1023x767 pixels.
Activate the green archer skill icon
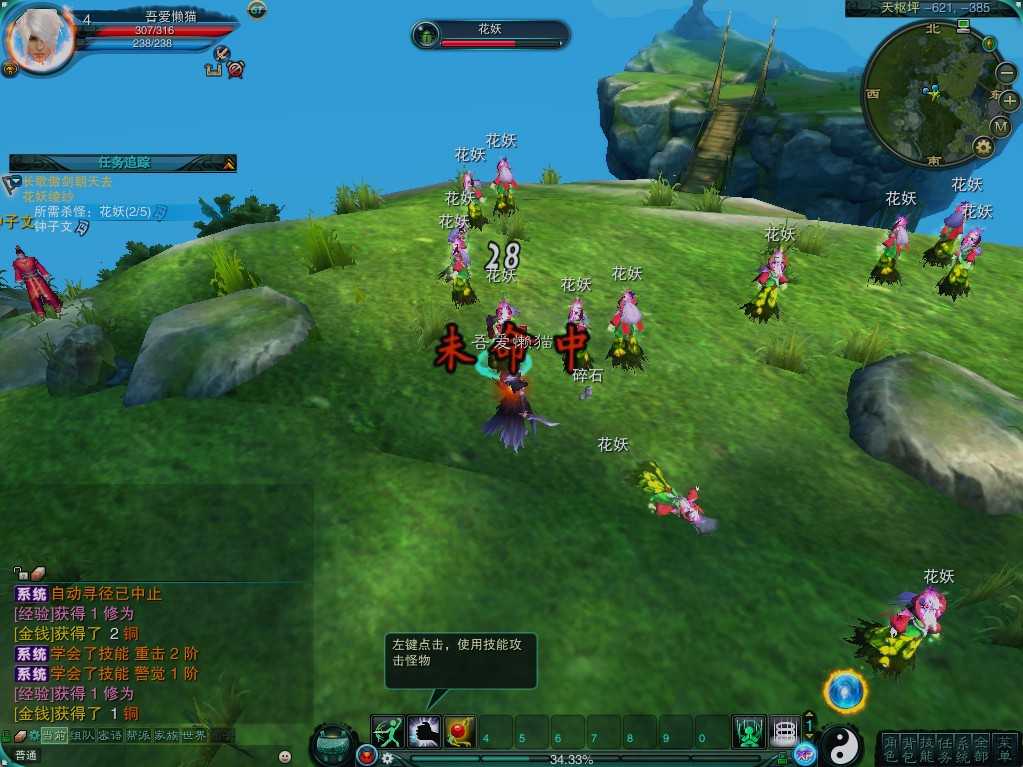point(387,732)
